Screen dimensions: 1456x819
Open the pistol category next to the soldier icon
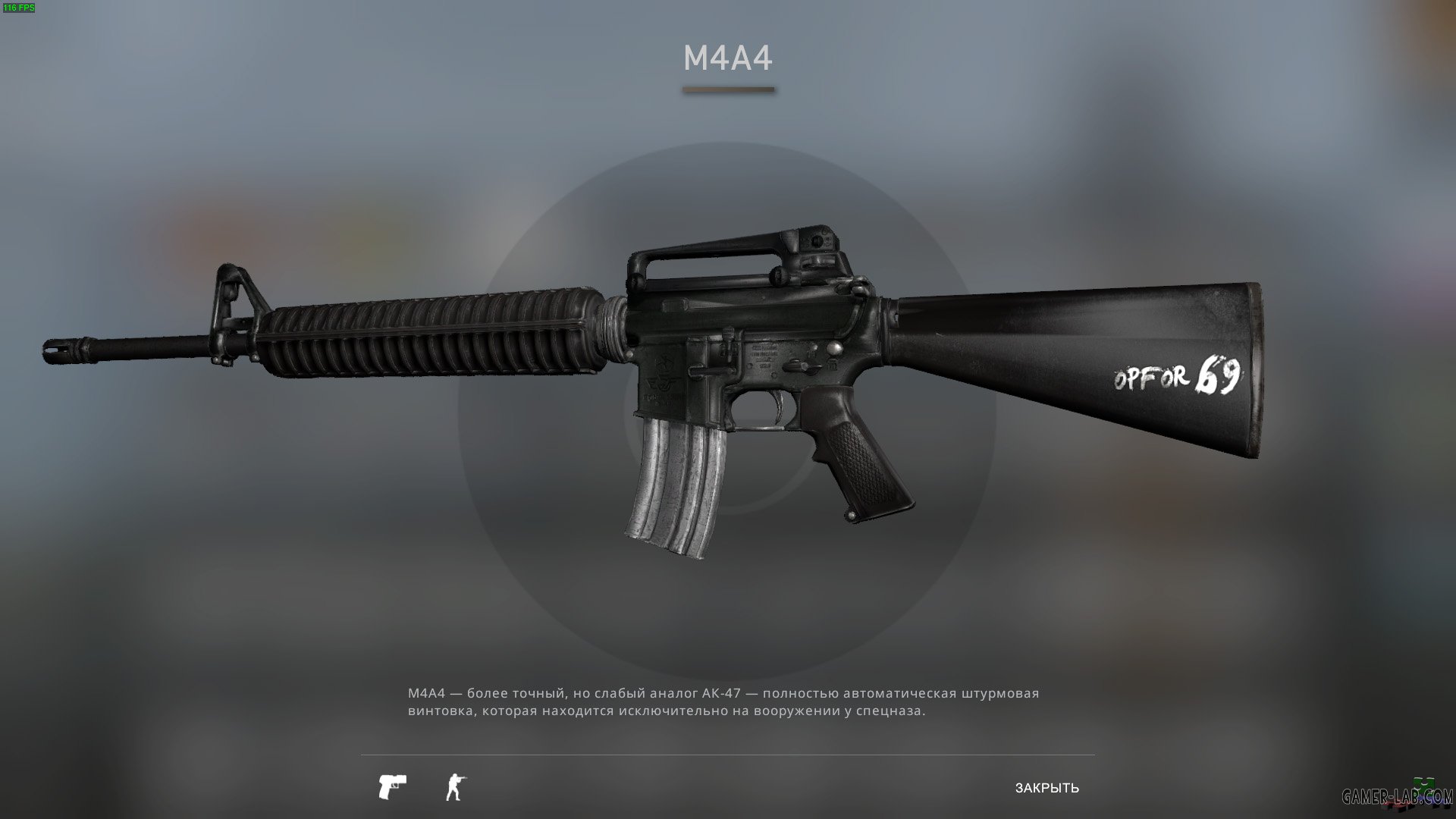pos(393,786)
